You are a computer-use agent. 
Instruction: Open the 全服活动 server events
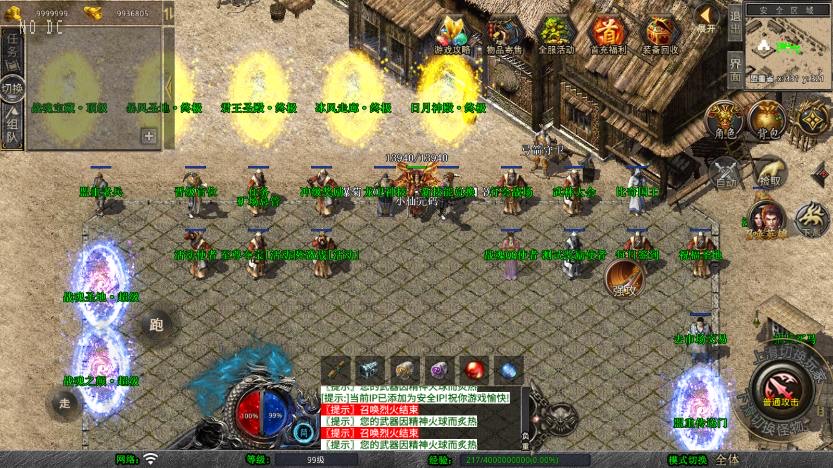click(x=556, y=34)
